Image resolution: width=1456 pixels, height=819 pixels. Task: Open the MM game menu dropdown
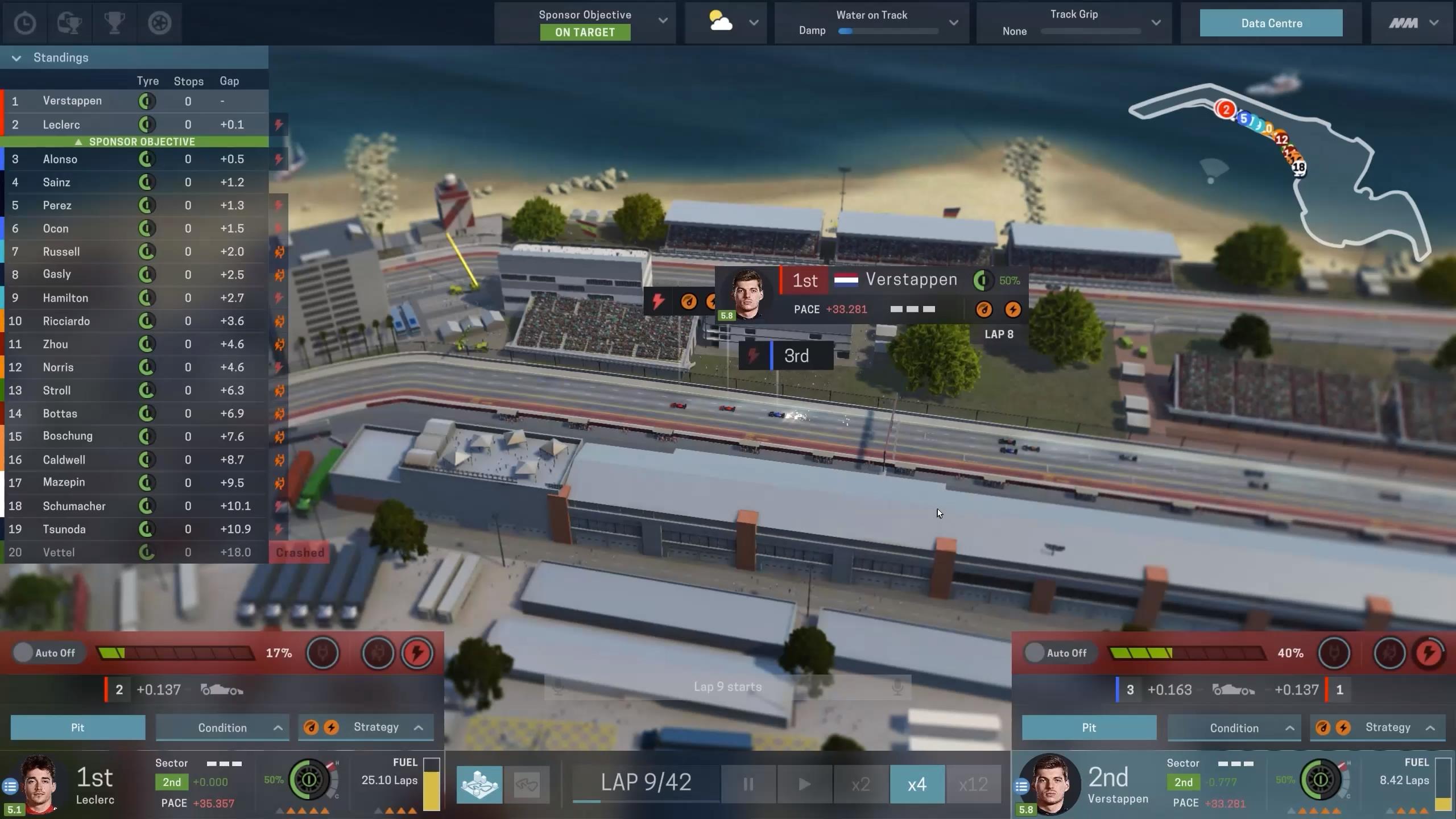click(1413, 23)
